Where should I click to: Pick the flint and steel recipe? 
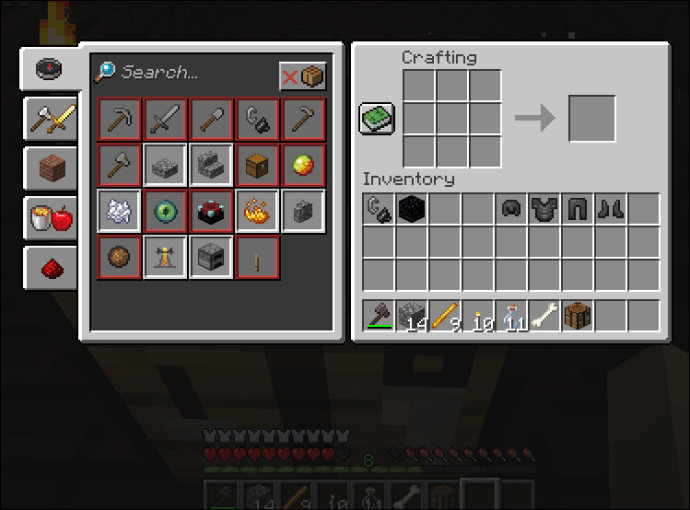point(258,119)
